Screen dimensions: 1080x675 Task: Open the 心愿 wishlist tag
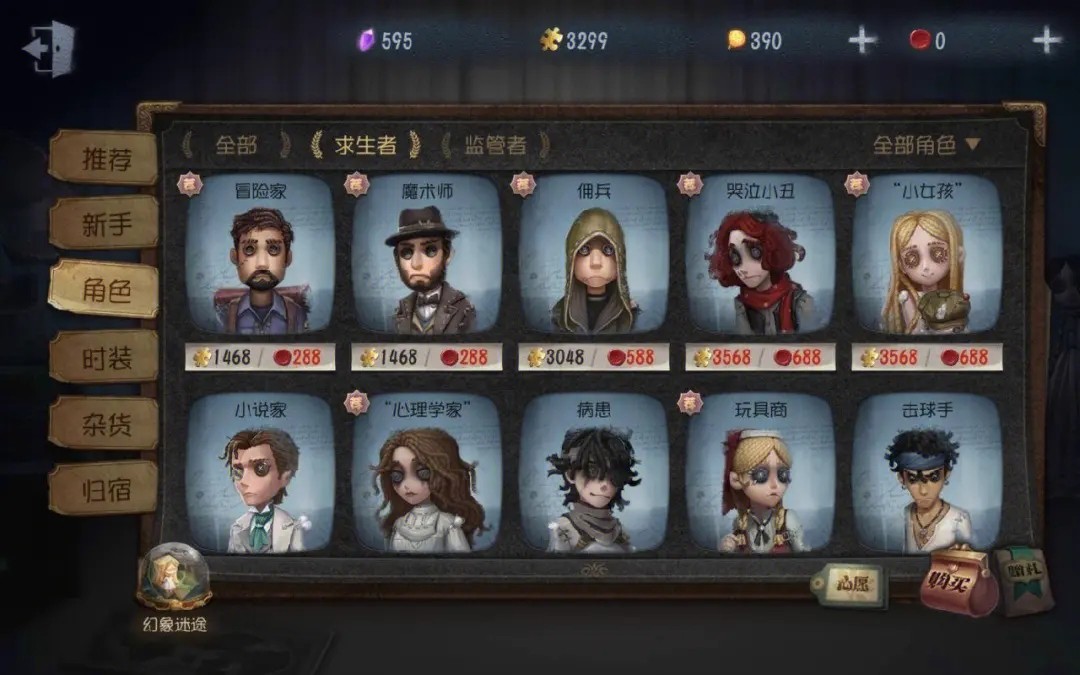tap(847, 584)
